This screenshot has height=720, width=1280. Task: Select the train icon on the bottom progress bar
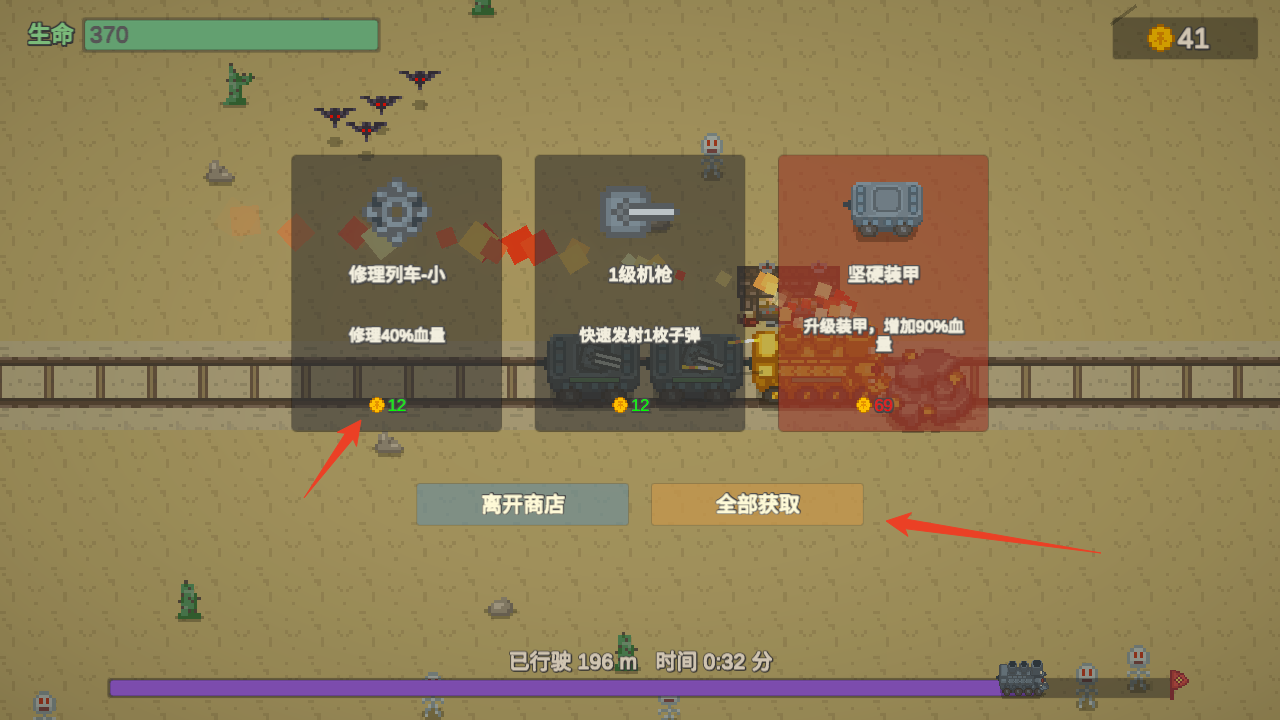[1020, 676]
